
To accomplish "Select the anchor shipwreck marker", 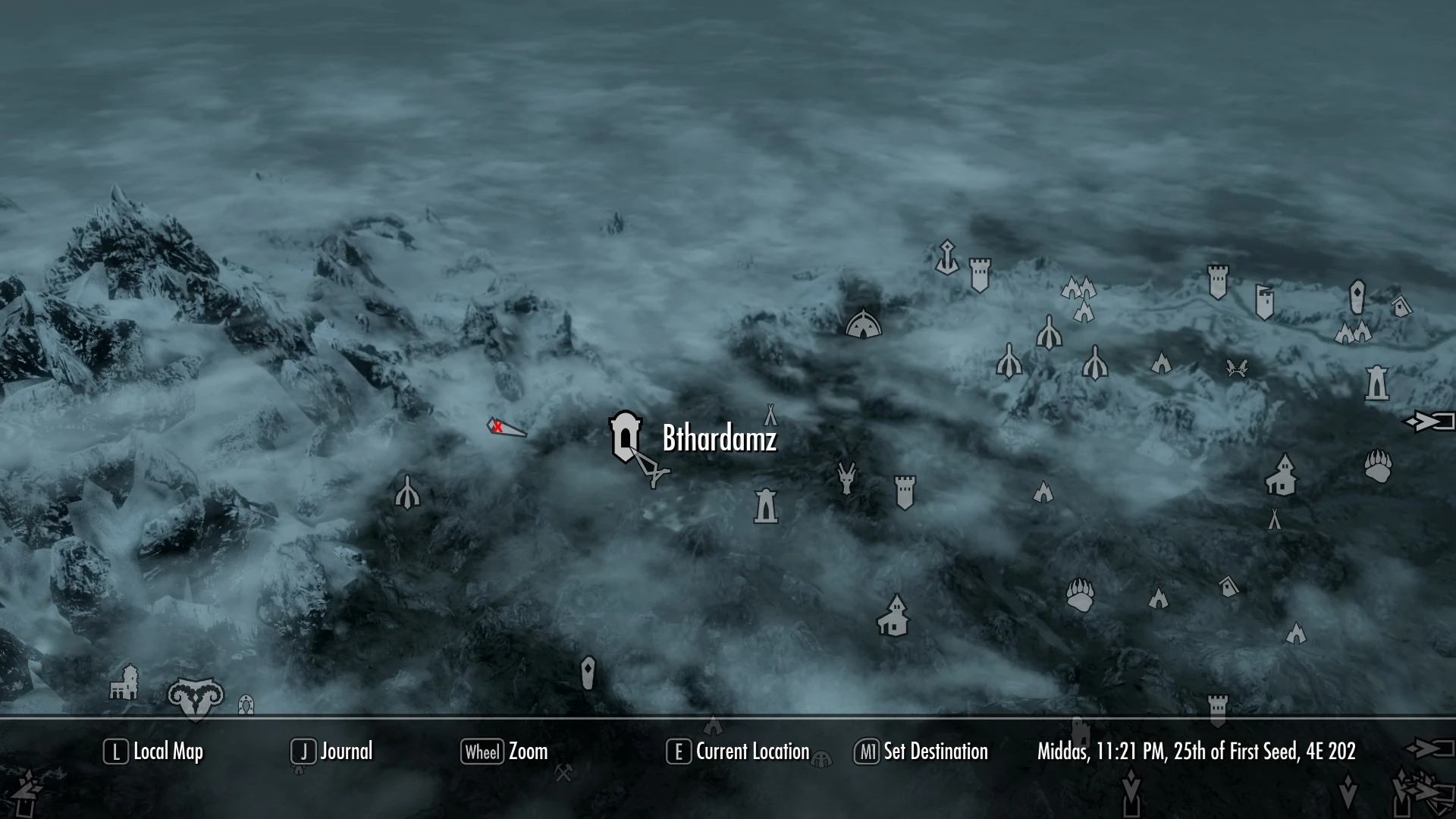I will [x=947, y=258].
